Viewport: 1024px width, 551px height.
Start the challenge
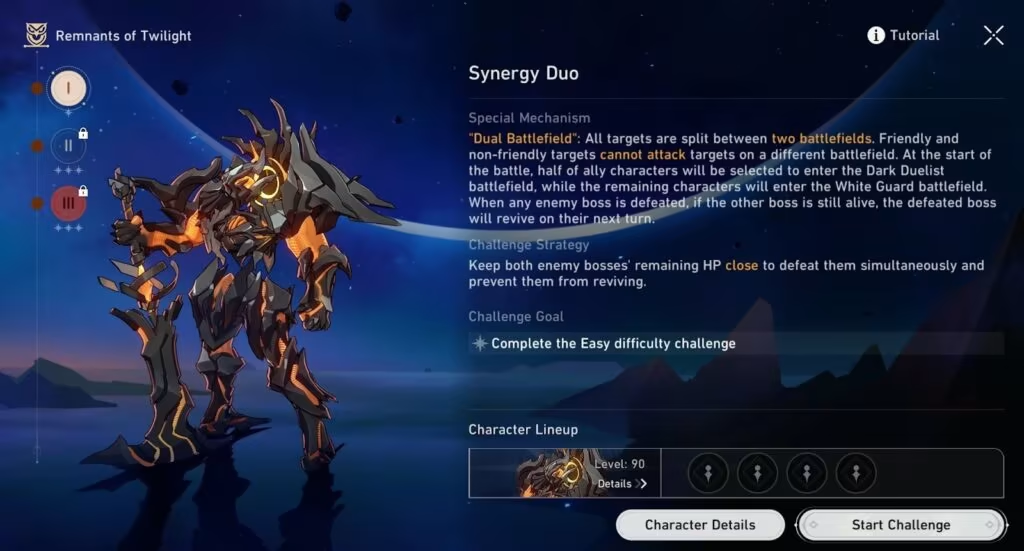[x=900, y=525]
